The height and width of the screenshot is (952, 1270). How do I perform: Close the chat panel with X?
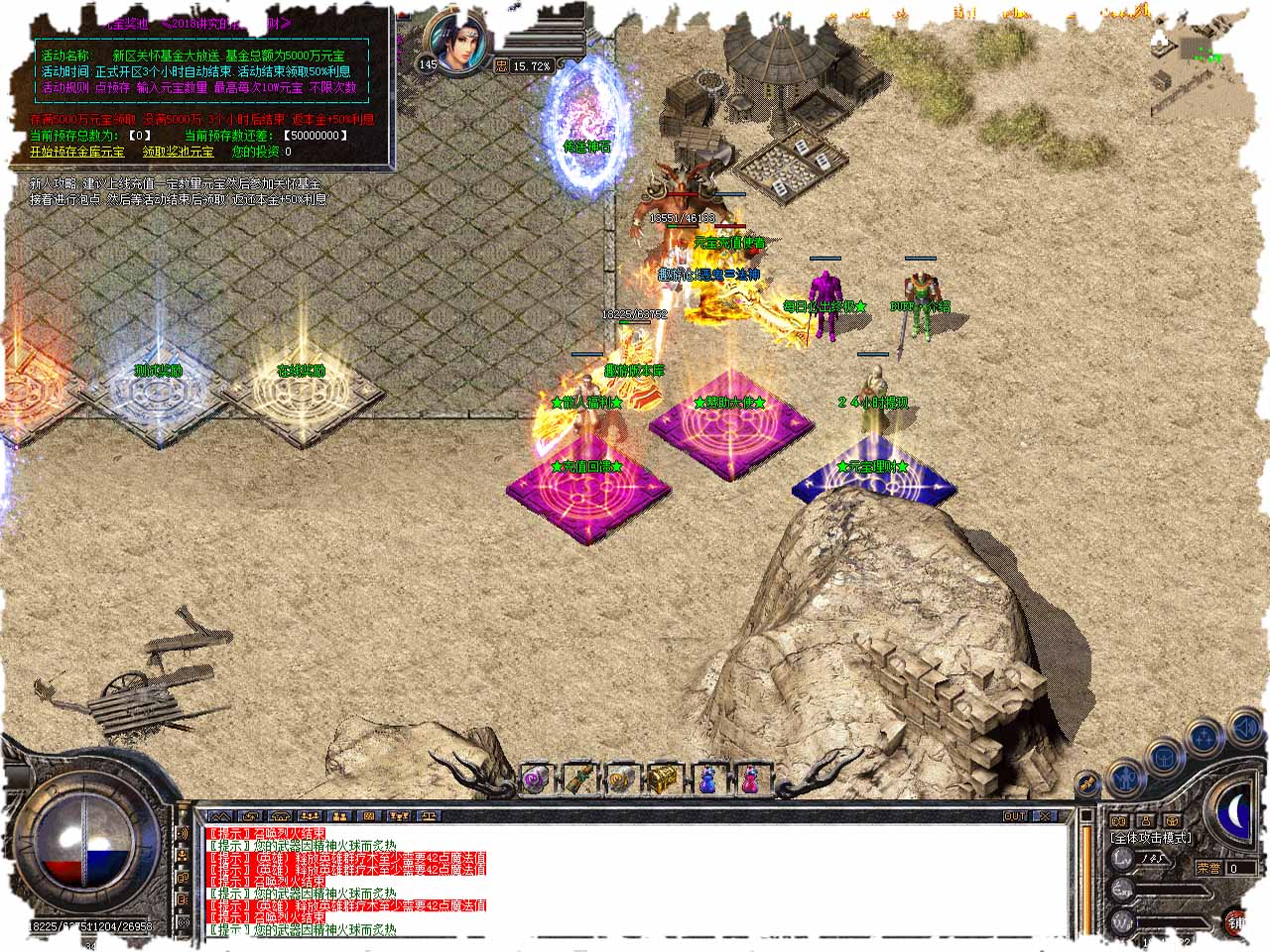tap(1047, 816)
